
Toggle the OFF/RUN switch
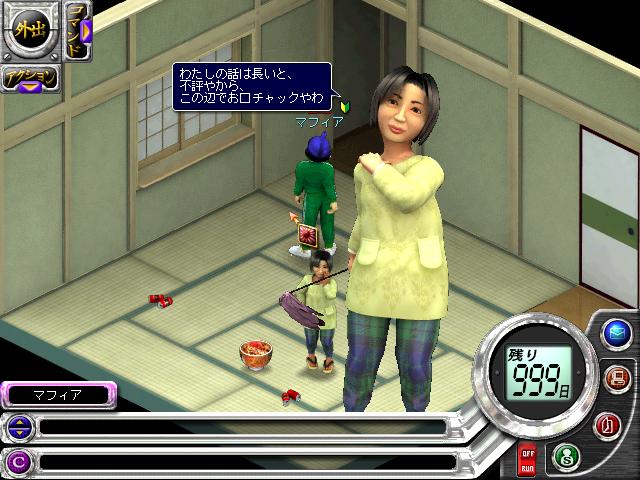pos(527,461)
